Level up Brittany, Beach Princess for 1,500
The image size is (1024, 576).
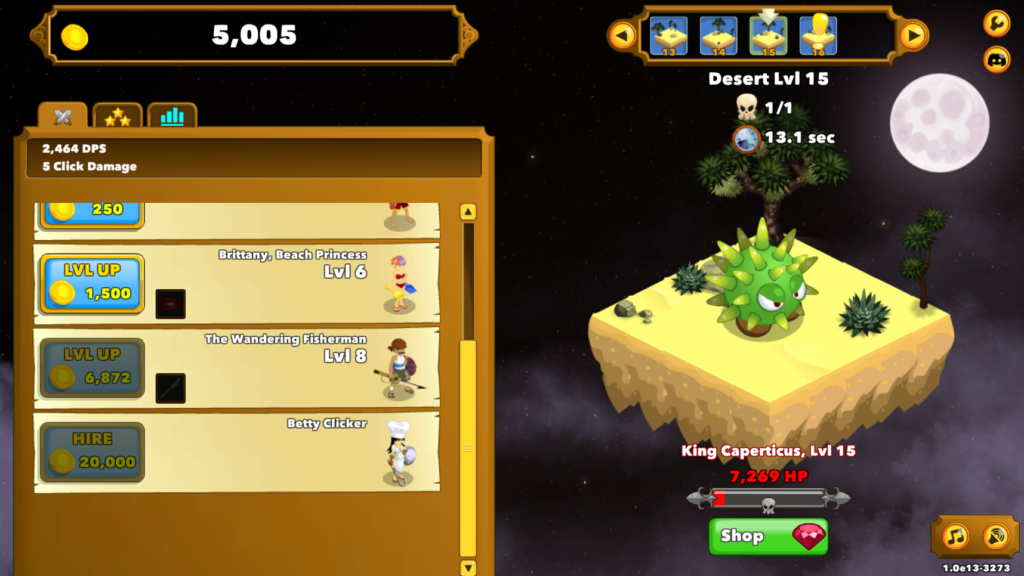[x=92, y=284]
